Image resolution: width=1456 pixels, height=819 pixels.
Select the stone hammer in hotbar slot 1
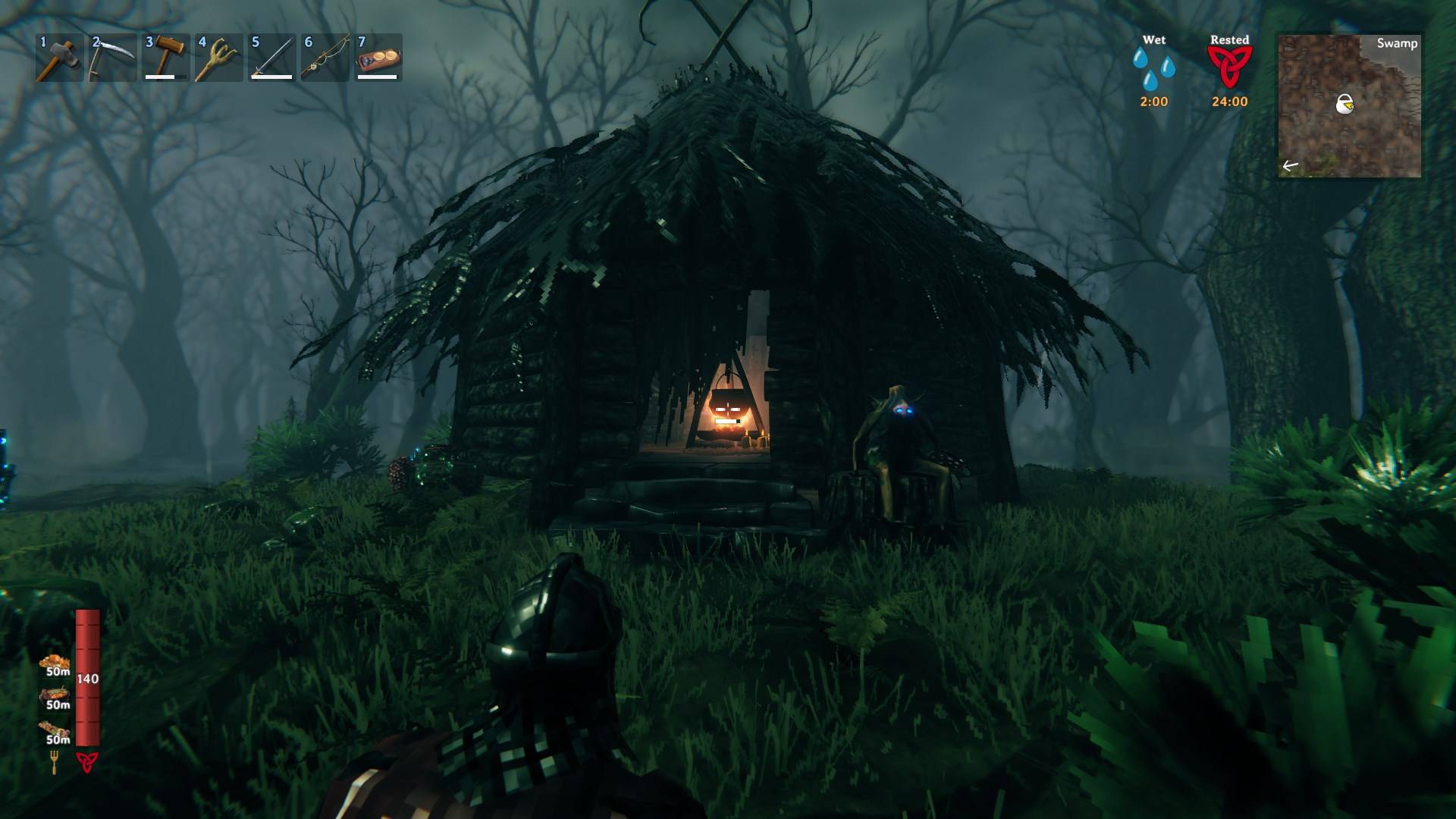point(59,58)
